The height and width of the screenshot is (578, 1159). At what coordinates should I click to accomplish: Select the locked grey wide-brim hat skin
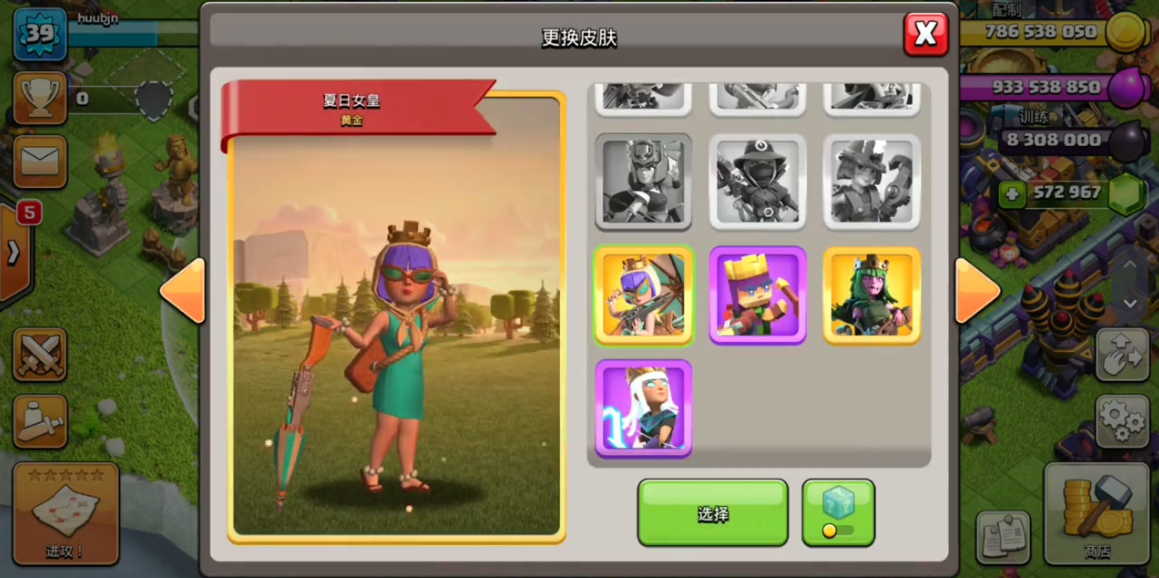tap(757, 182)
